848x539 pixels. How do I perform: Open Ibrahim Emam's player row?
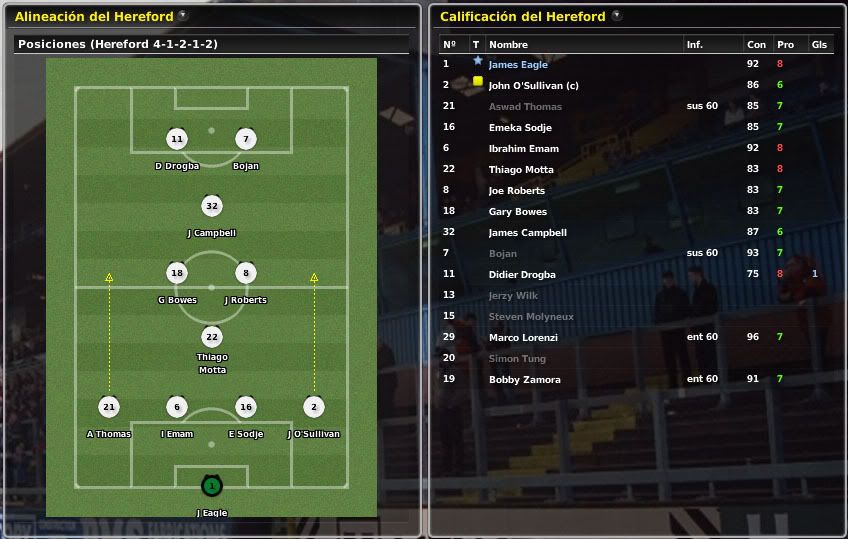(523, 149)
